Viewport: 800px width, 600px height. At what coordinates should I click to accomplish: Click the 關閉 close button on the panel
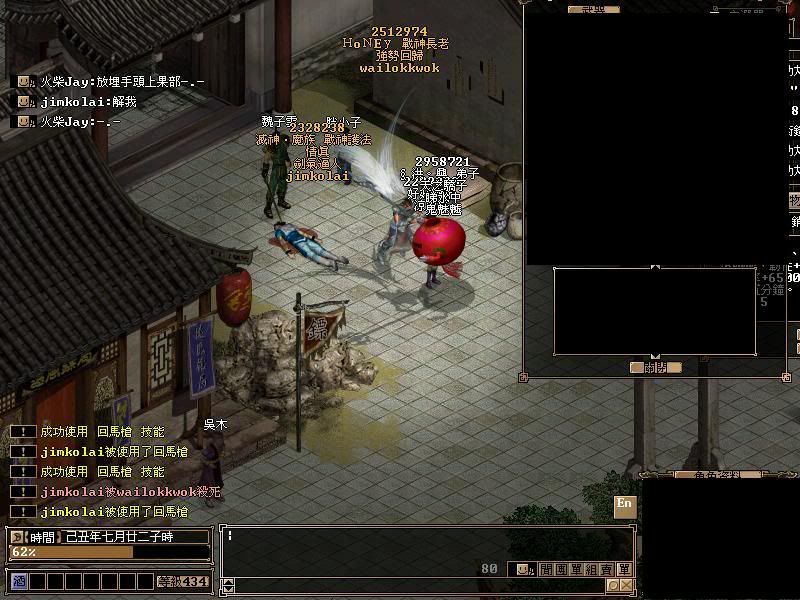point(656,367)
